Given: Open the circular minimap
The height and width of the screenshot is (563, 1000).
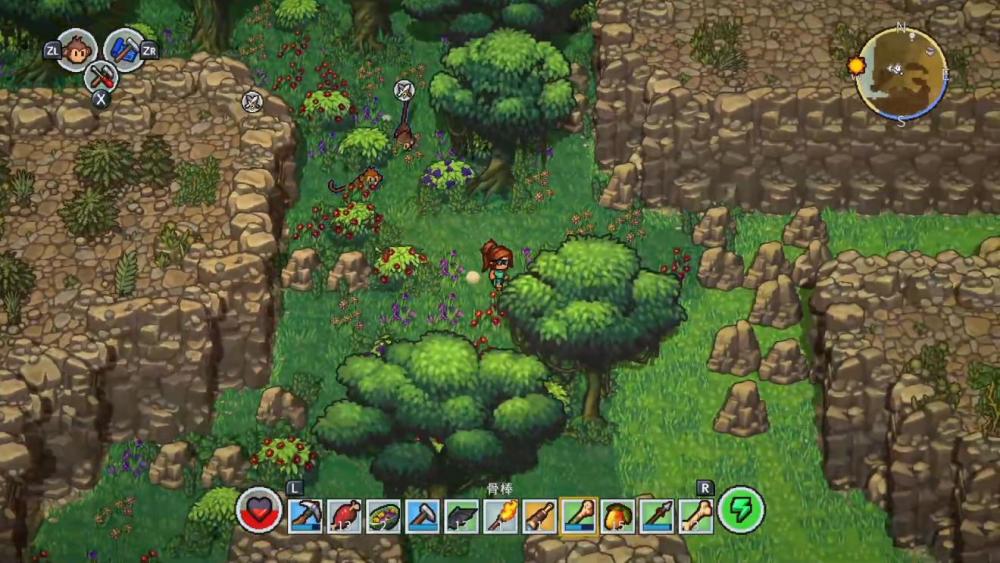Looking at the screenshot, I should 901,73.
